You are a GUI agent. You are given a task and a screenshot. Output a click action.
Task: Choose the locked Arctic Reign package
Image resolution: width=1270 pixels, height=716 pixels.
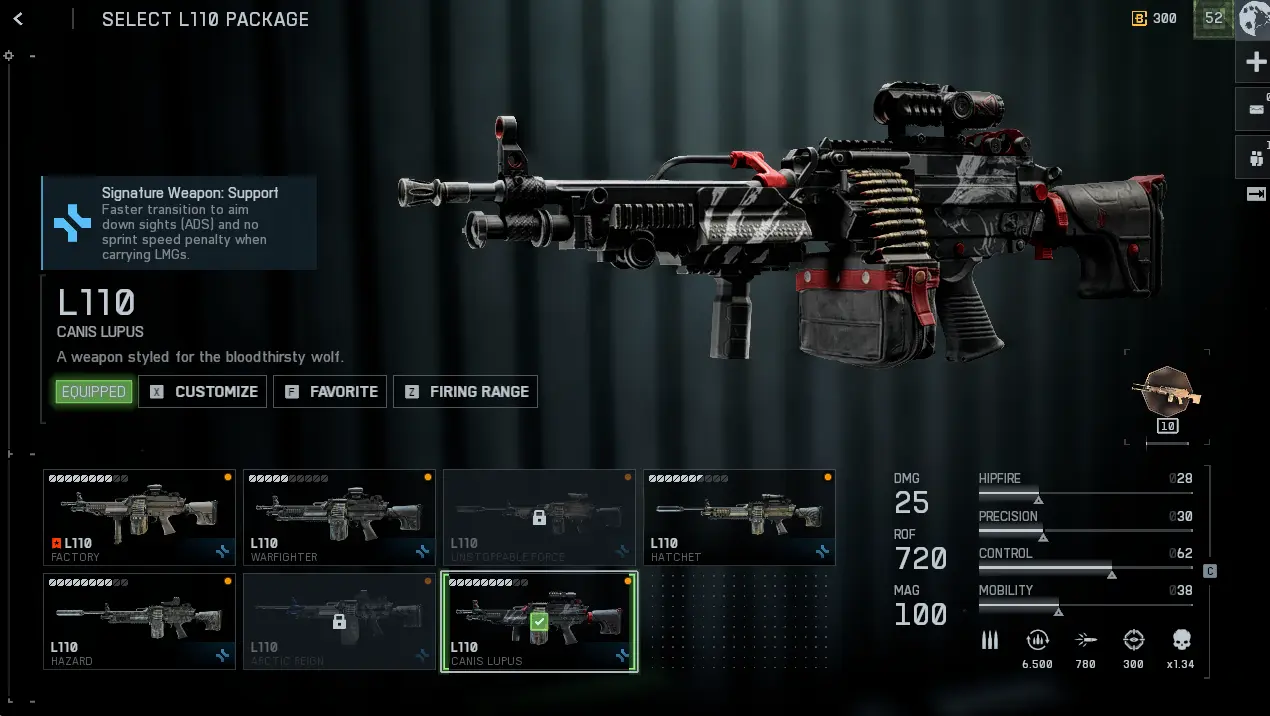[x=339, y=621]
